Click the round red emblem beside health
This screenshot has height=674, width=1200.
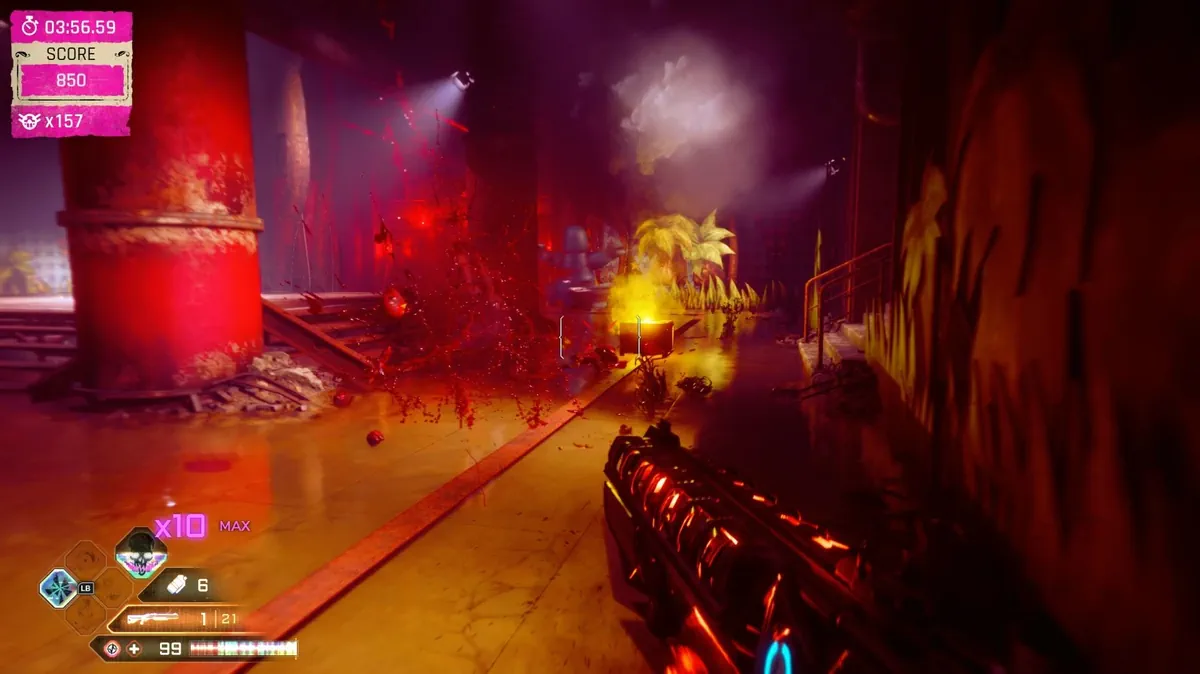[110, 649]
